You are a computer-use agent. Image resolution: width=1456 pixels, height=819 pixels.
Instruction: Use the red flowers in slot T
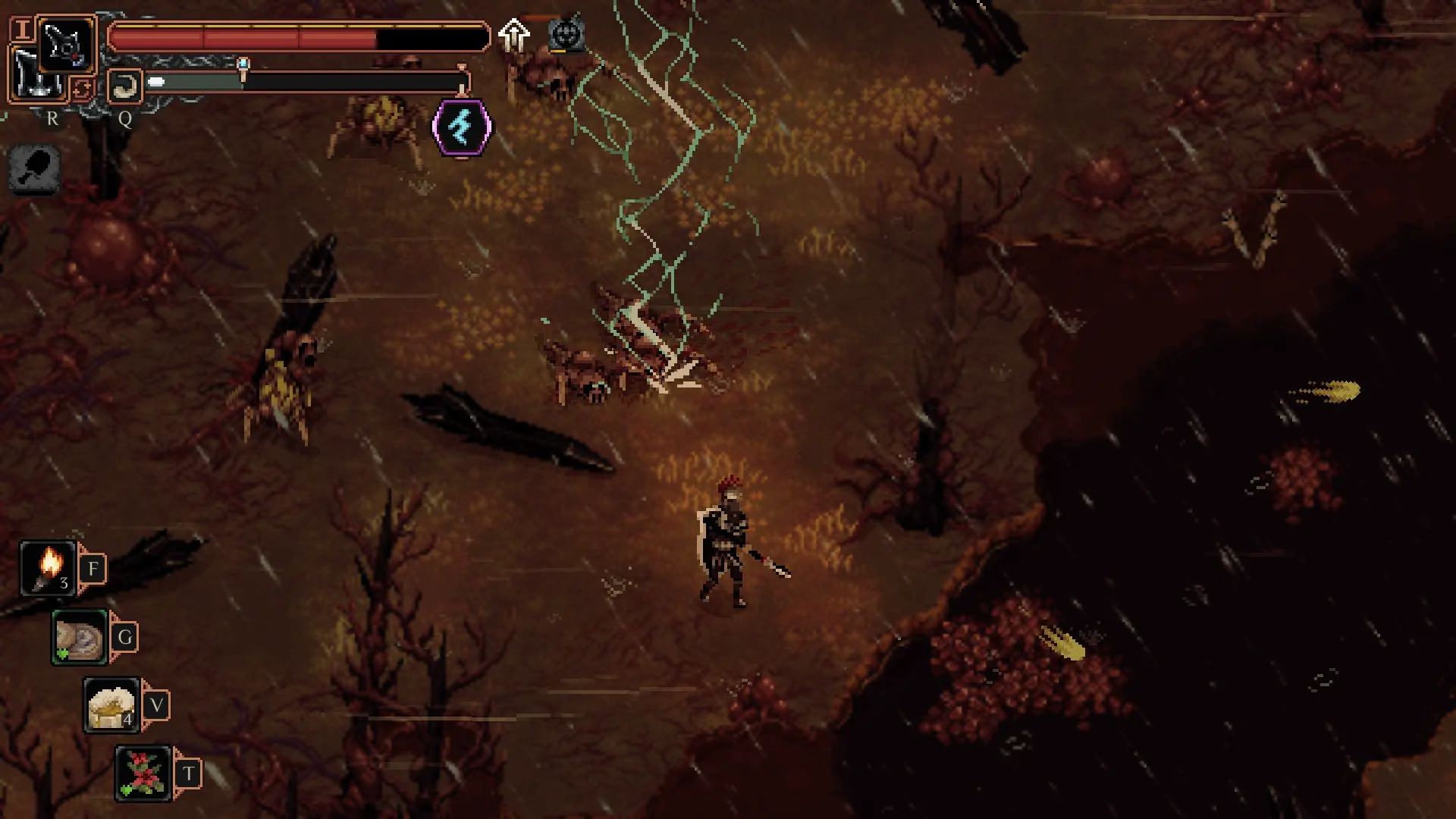[x=143, y=770]
